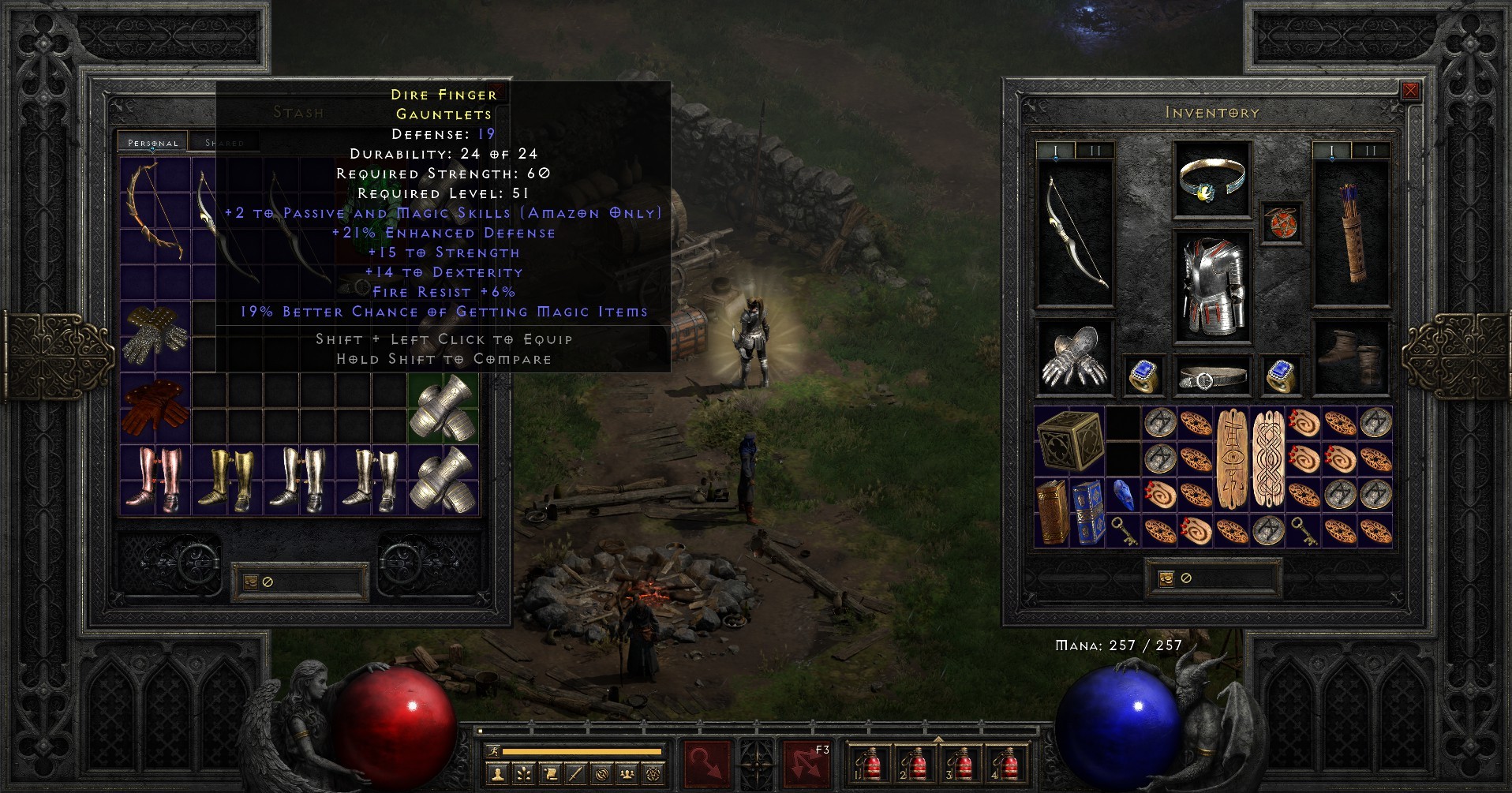
Task: Open the party screen icon with three figures
Action: click(x=627, y=773)
